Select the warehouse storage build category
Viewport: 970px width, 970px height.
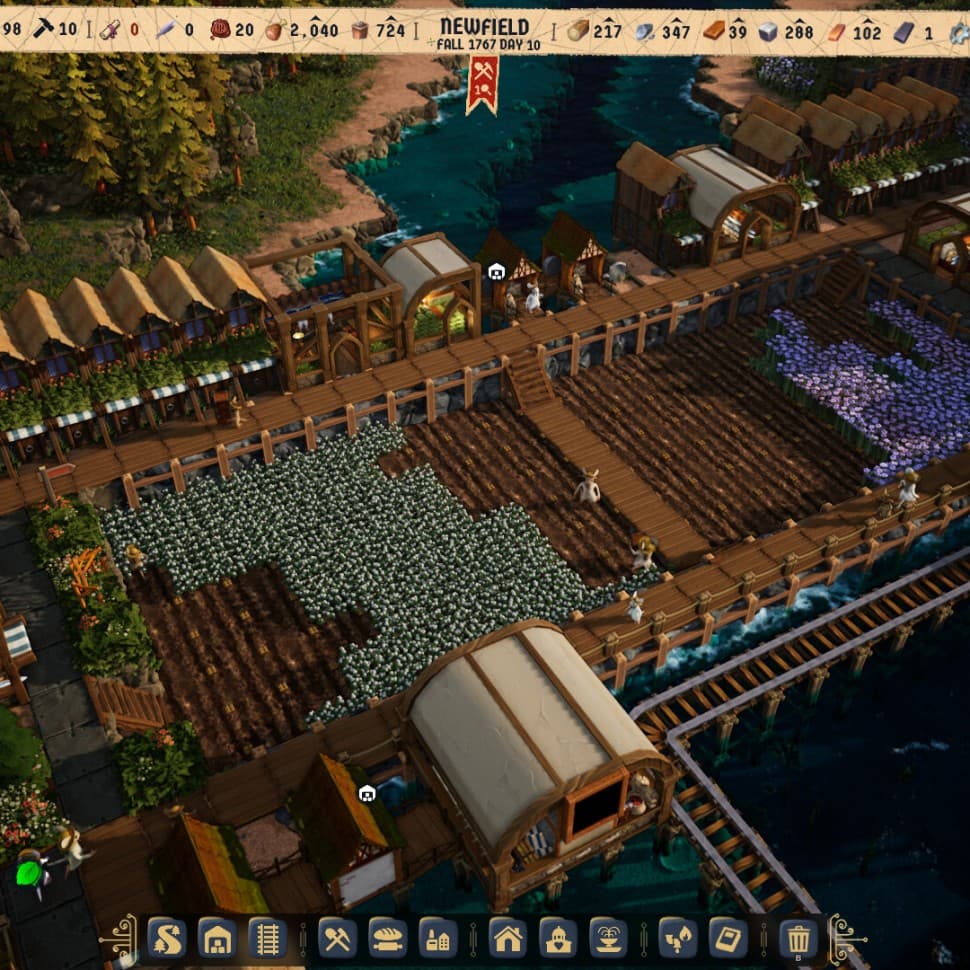click(217, 939)
